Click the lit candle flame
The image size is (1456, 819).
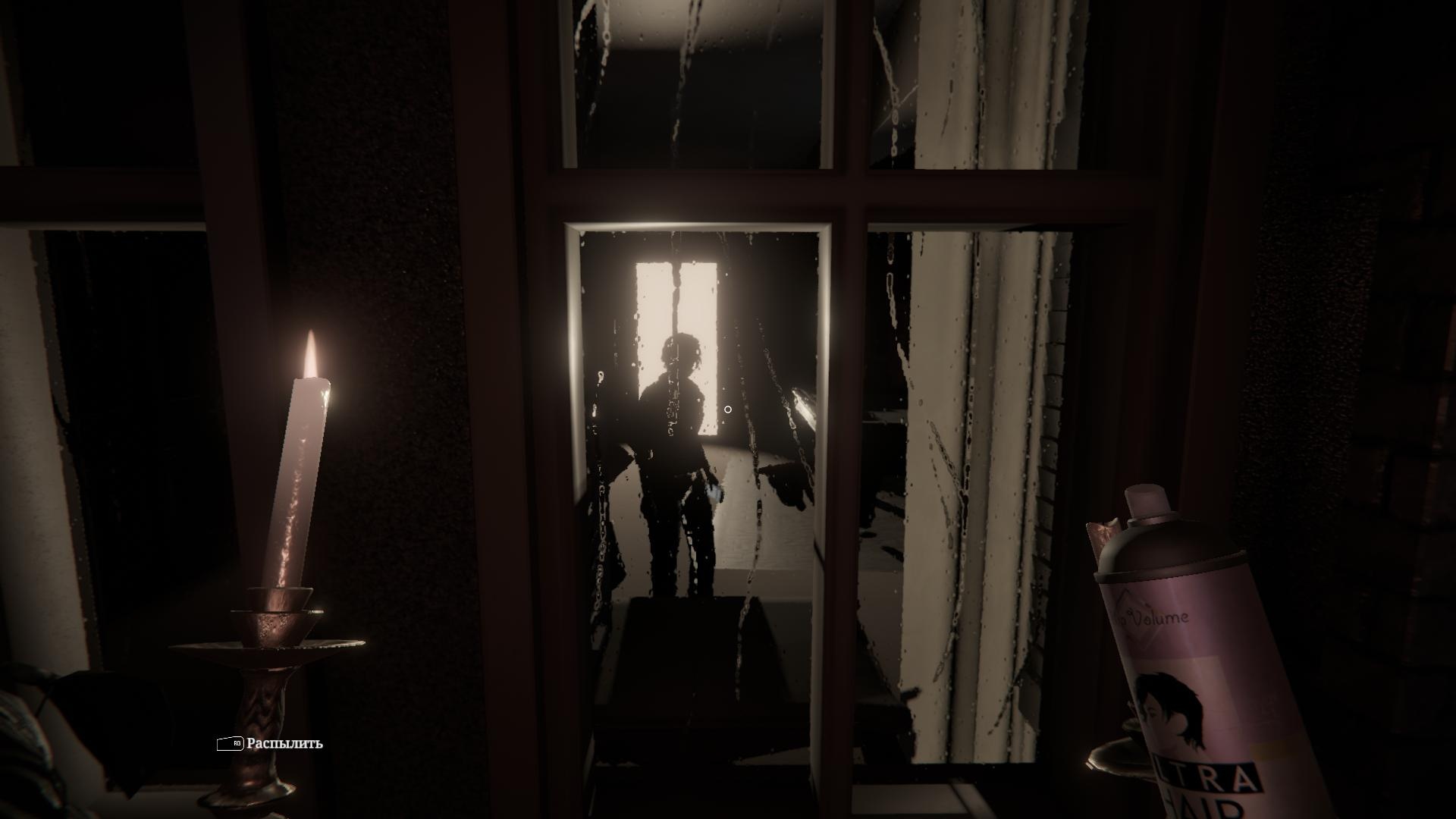click(312, 350)
